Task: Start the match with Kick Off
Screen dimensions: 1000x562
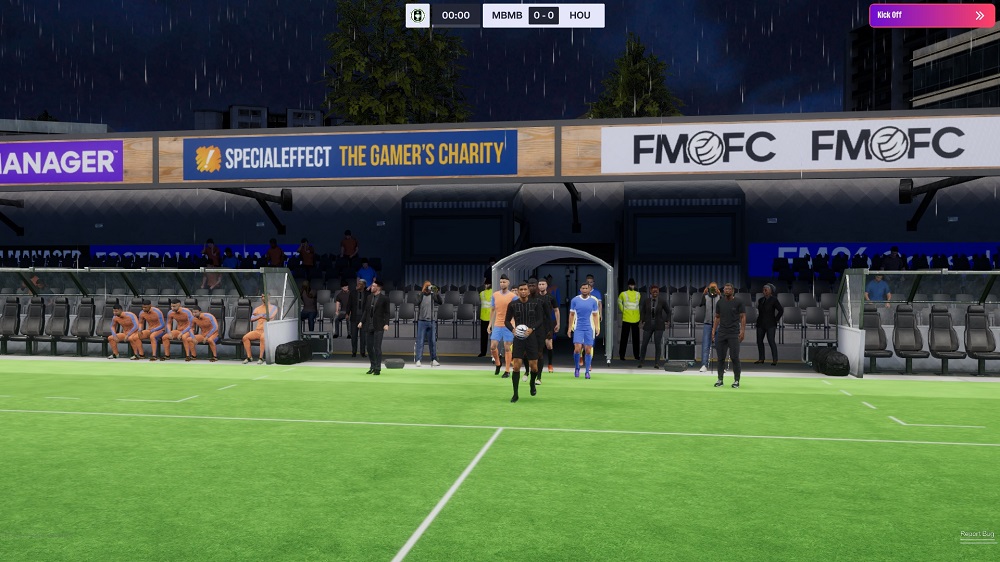Action: pos(931,15)
